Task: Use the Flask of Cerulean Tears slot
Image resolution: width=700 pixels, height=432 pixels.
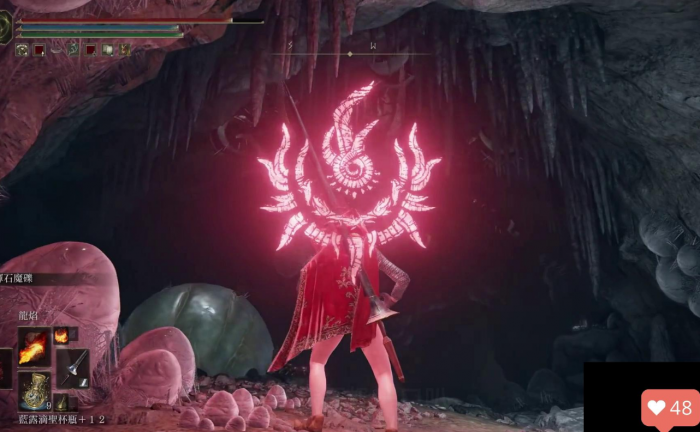Action: (35, 389)
